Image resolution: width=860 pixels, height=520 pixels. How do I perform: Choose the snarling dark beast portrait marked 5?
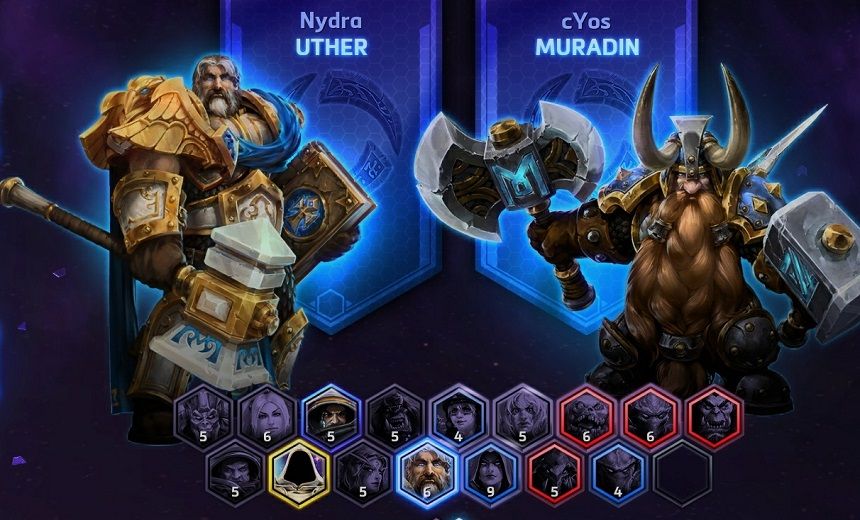tap(394, 414)
